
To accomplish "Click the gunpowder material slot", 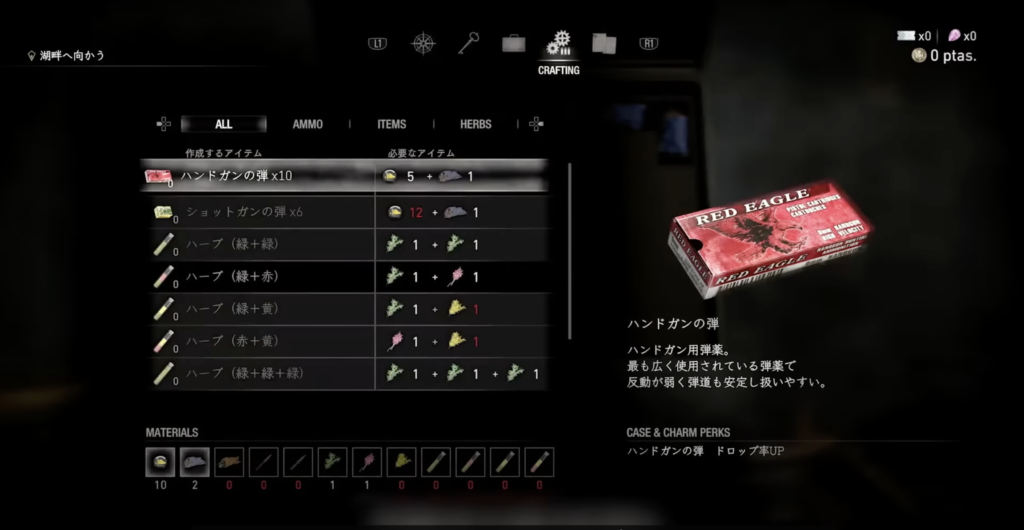I will (x=160, y=461).
